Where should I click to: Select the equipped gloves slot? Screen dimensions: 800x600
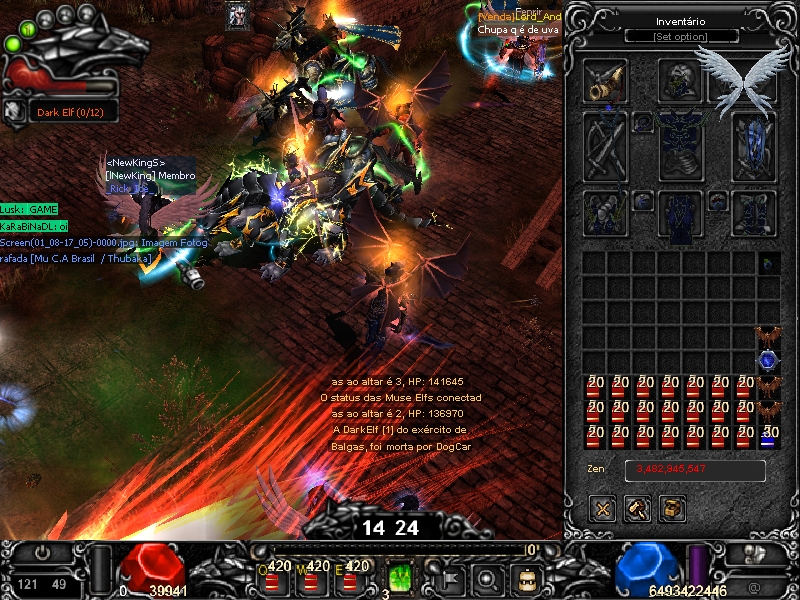(606, 211)
